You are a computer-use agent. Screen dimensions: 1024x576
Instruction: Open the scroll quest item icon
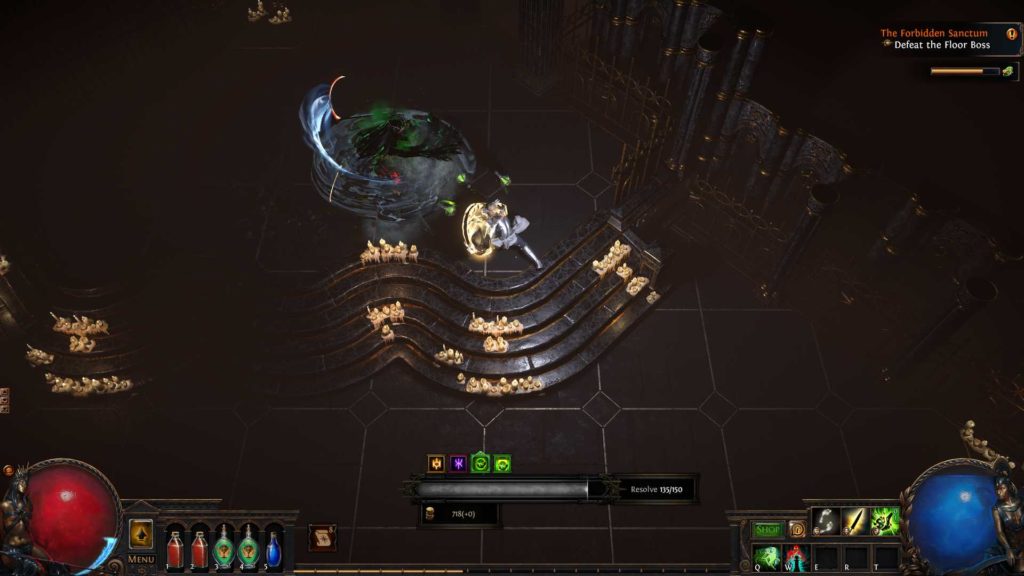tap(321, 537)
